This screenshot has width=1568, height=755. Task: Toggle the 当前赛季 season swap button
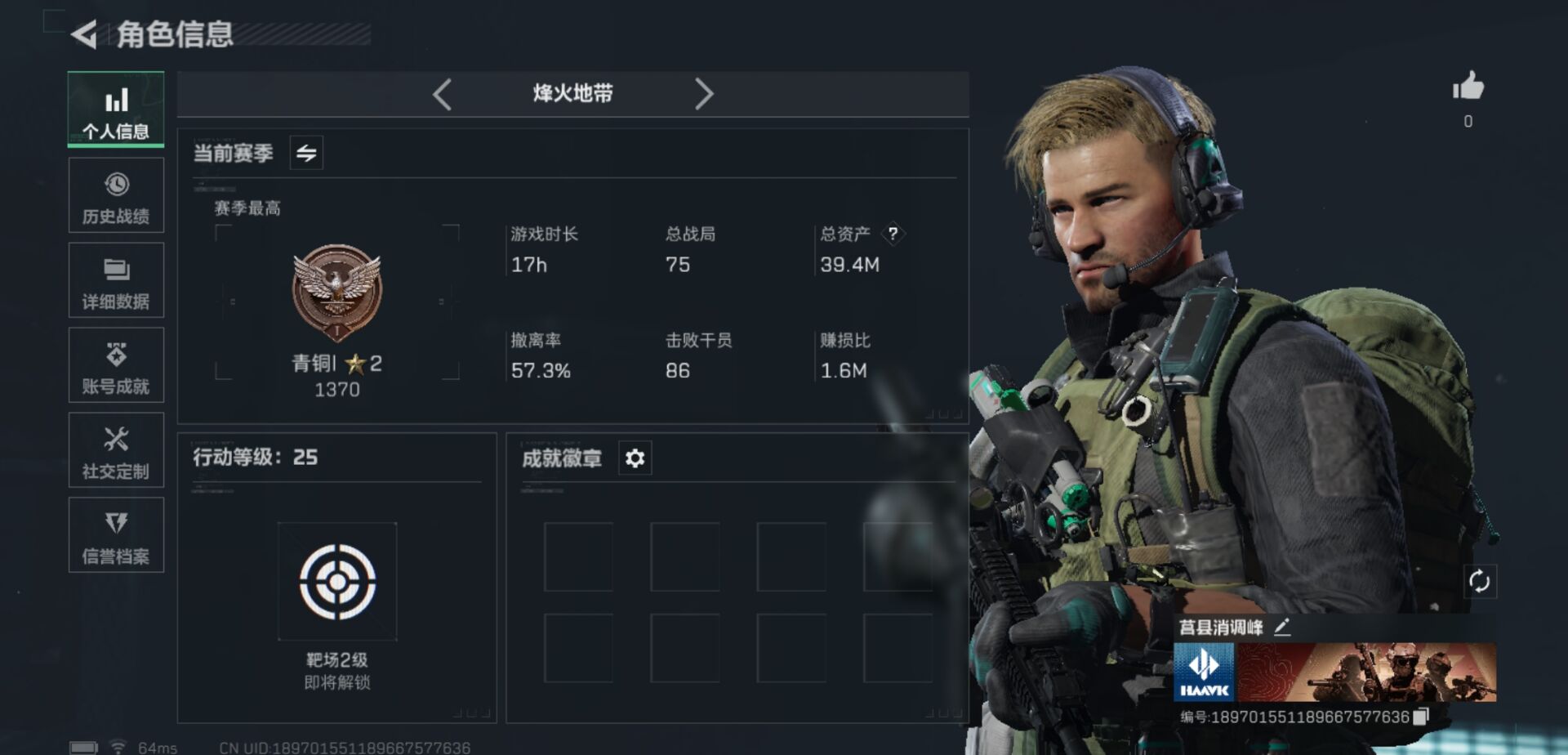[x=306, y=153]
